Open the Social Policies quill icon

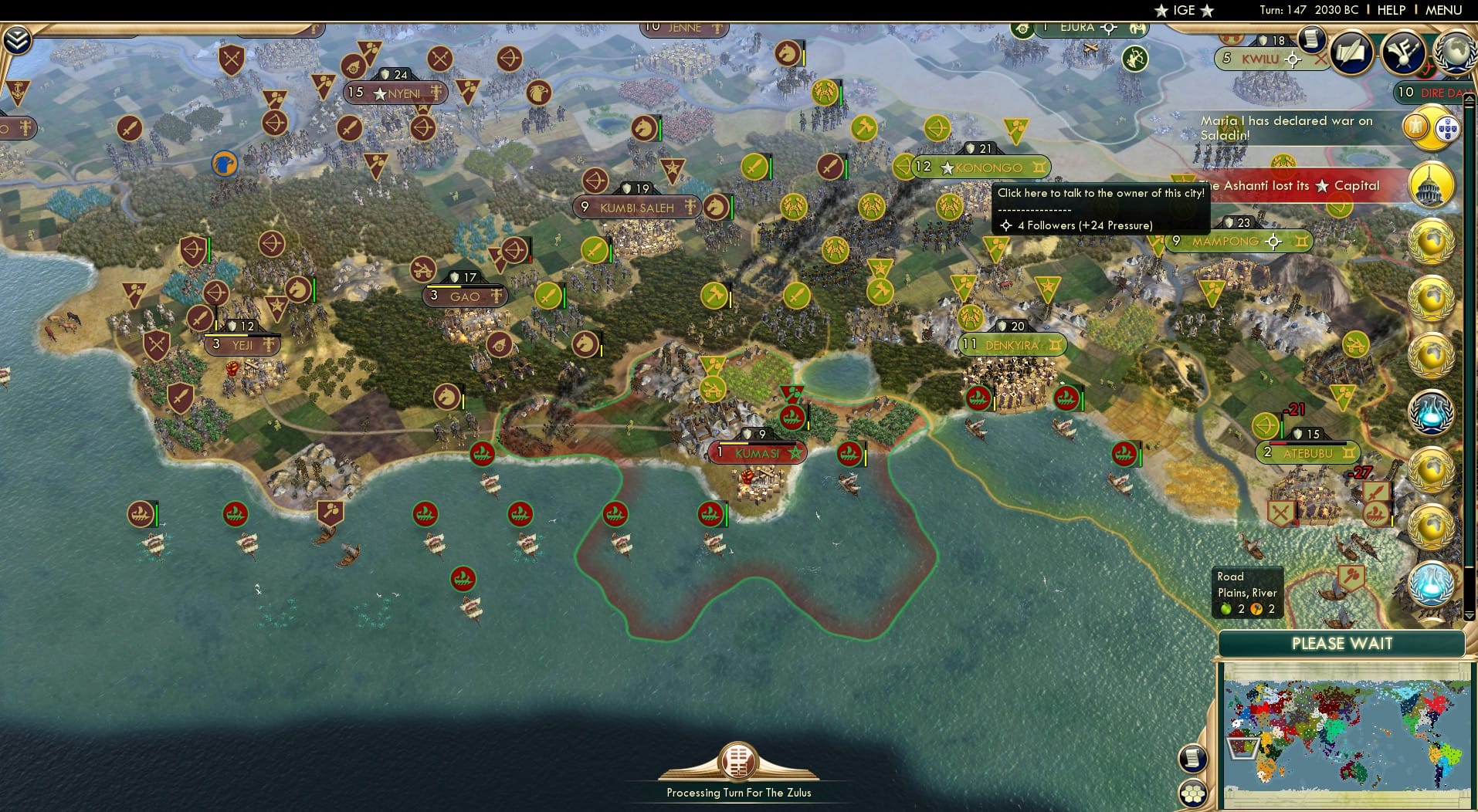[x=1350, y=52]
